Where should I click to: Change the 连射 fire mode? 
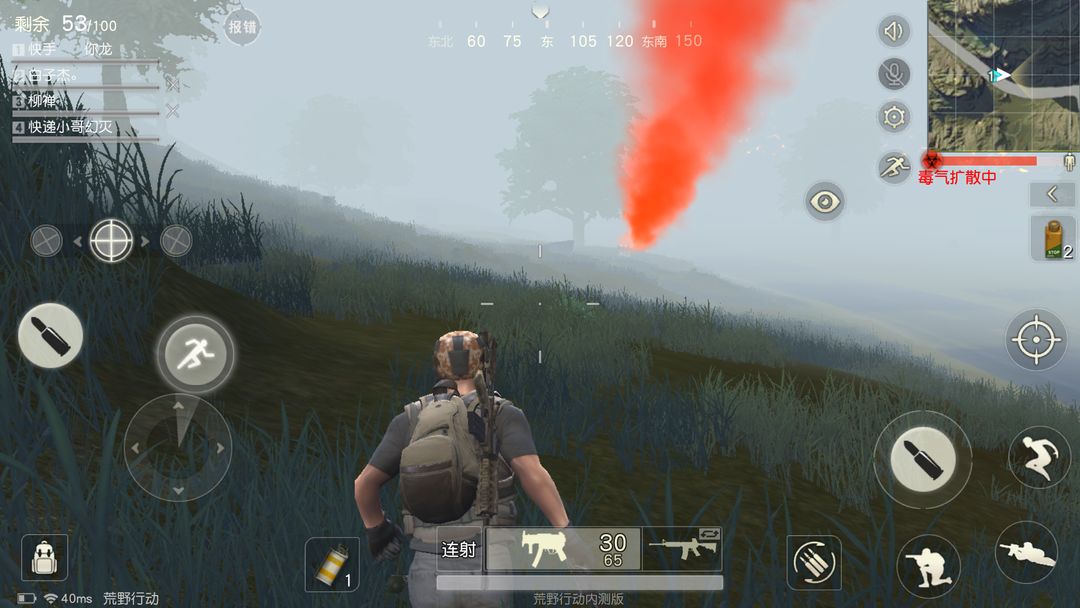(460, 549)
